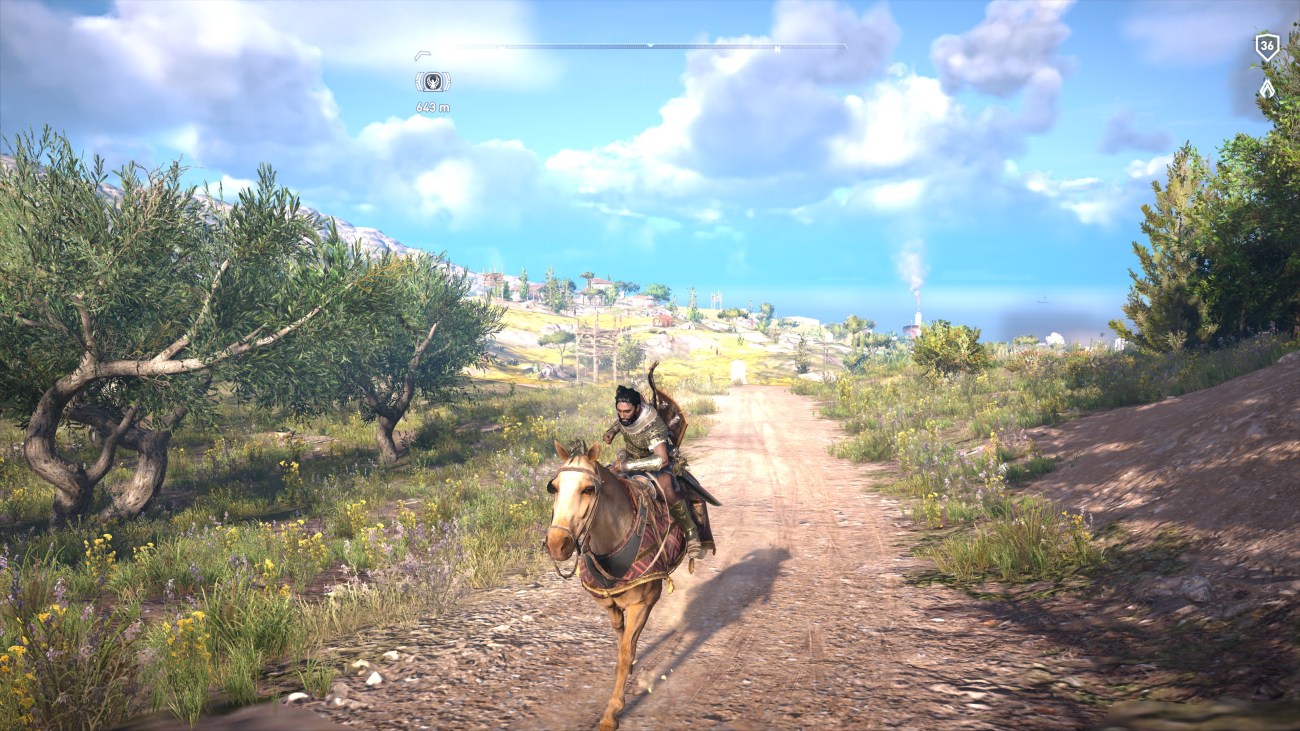Select the eagle quest marker icon
Screen dimensions: 1300x731
point(432,82)
